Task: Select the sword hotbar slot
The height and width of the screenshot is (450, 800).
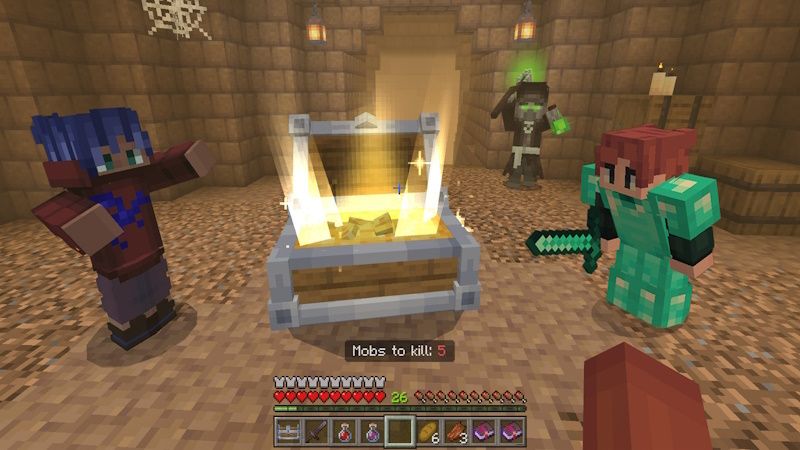Action: (x=316, y=432)
